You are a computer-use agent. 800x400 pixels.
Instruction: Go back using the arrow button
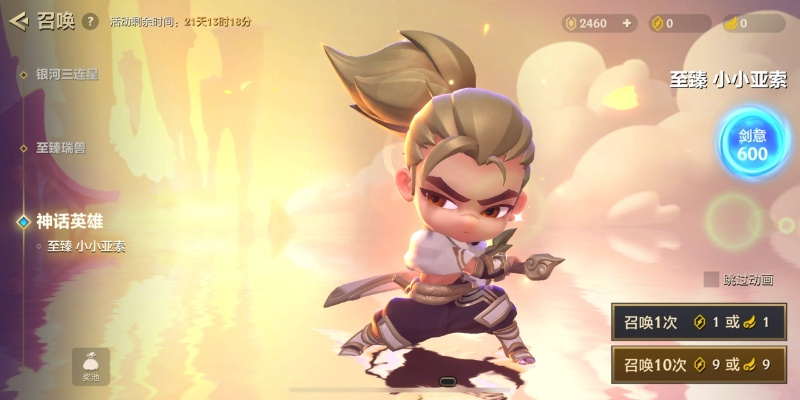(18, 21)
